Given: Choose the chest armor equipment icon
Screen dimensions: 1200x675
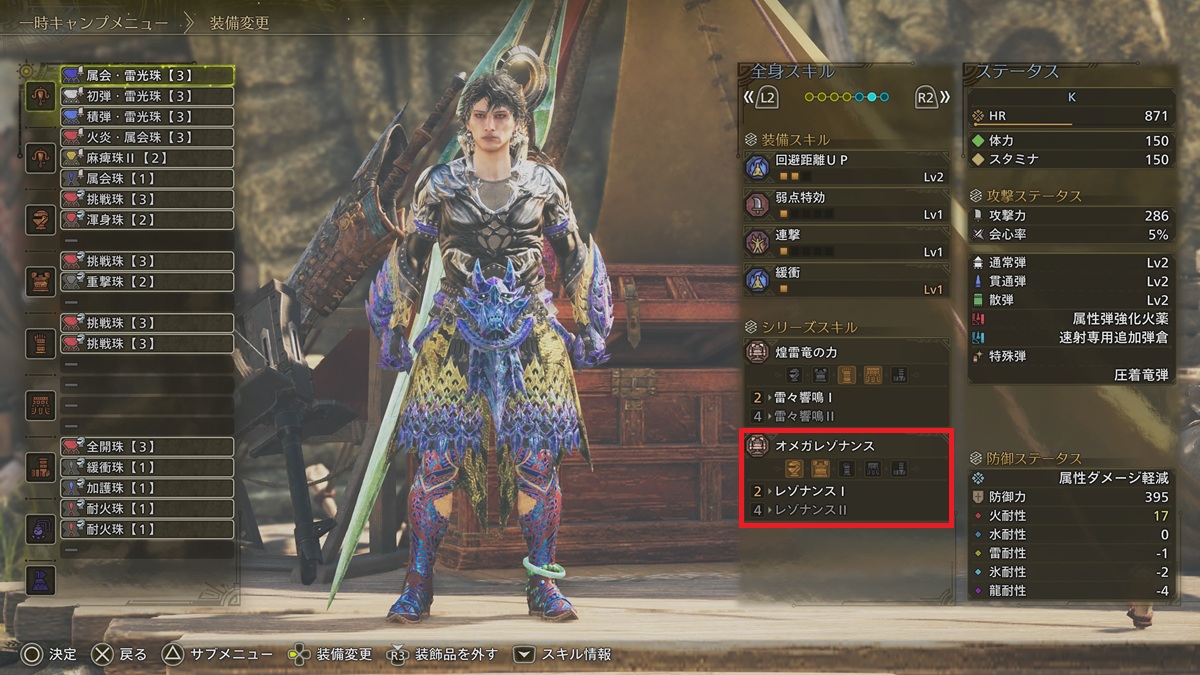Looking at the screenshot, I should (x=41, y=280).
